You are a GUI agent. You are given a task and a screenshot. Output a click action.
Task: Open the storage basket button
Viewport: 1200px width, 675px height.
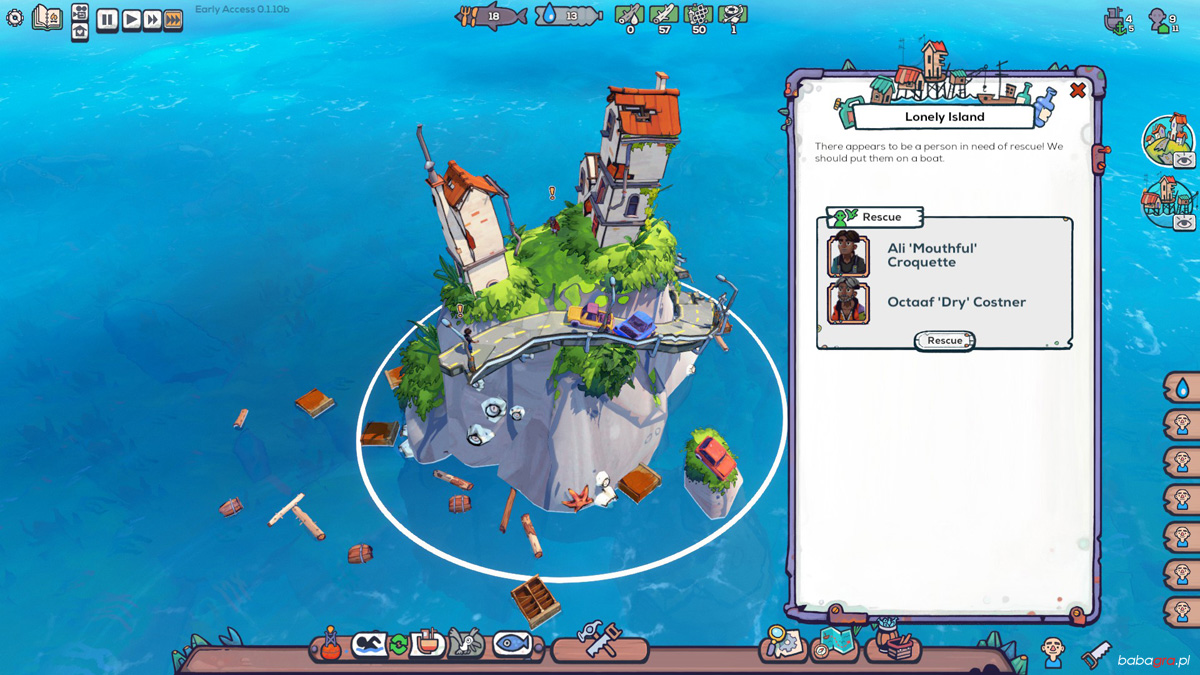click(x=892, y=643)
